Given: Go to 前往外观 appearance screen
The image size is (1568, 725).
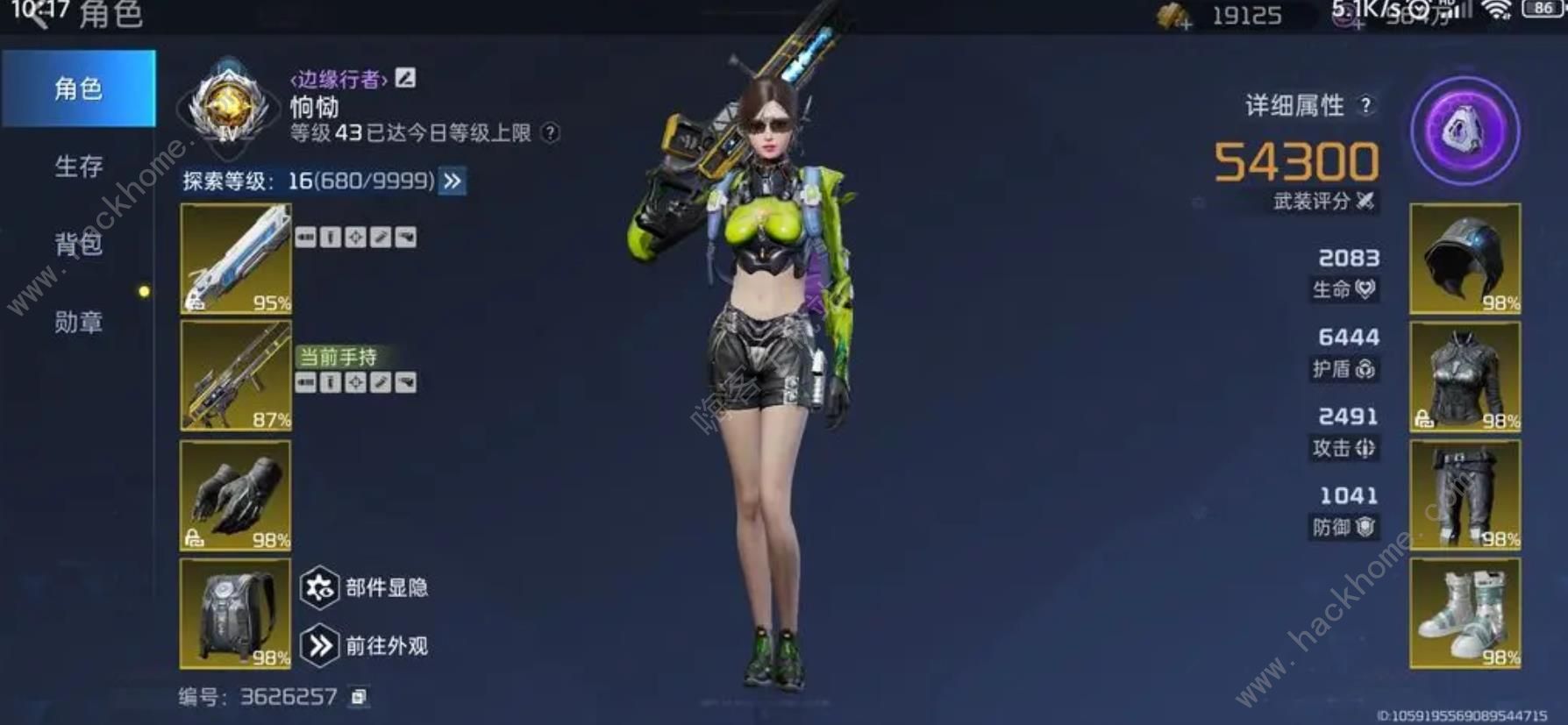Looking at the screenshot, I should coord(319,646).
